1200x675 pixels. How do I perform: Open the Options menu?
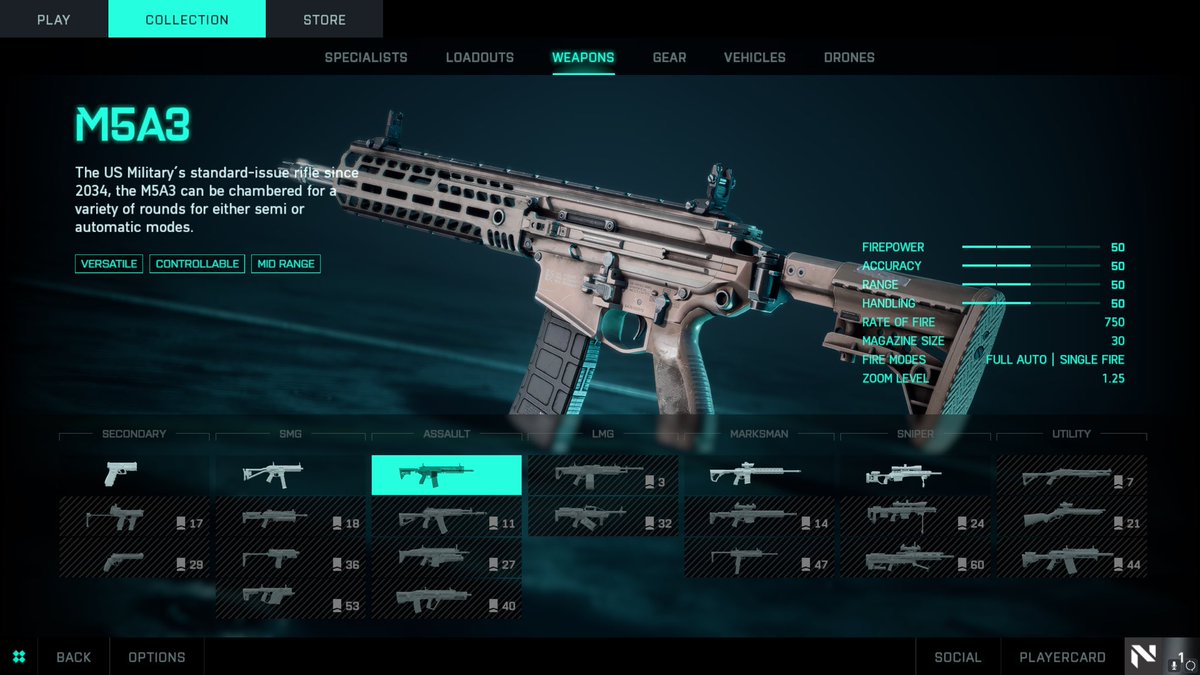tap(156, 657)
